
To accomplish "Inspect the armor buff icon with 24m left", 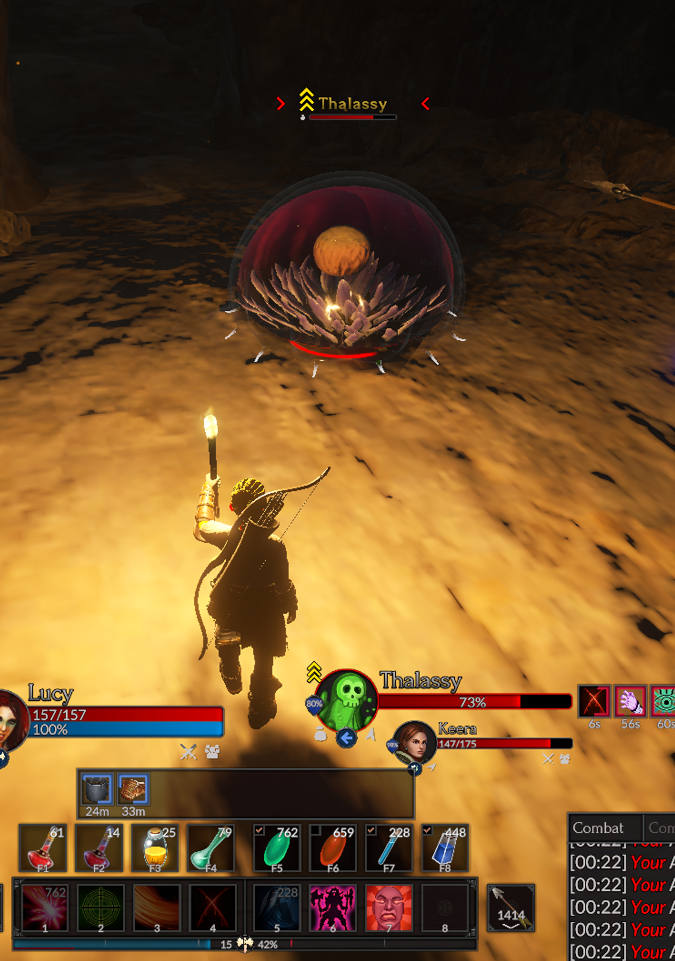I will pos(97,789).
